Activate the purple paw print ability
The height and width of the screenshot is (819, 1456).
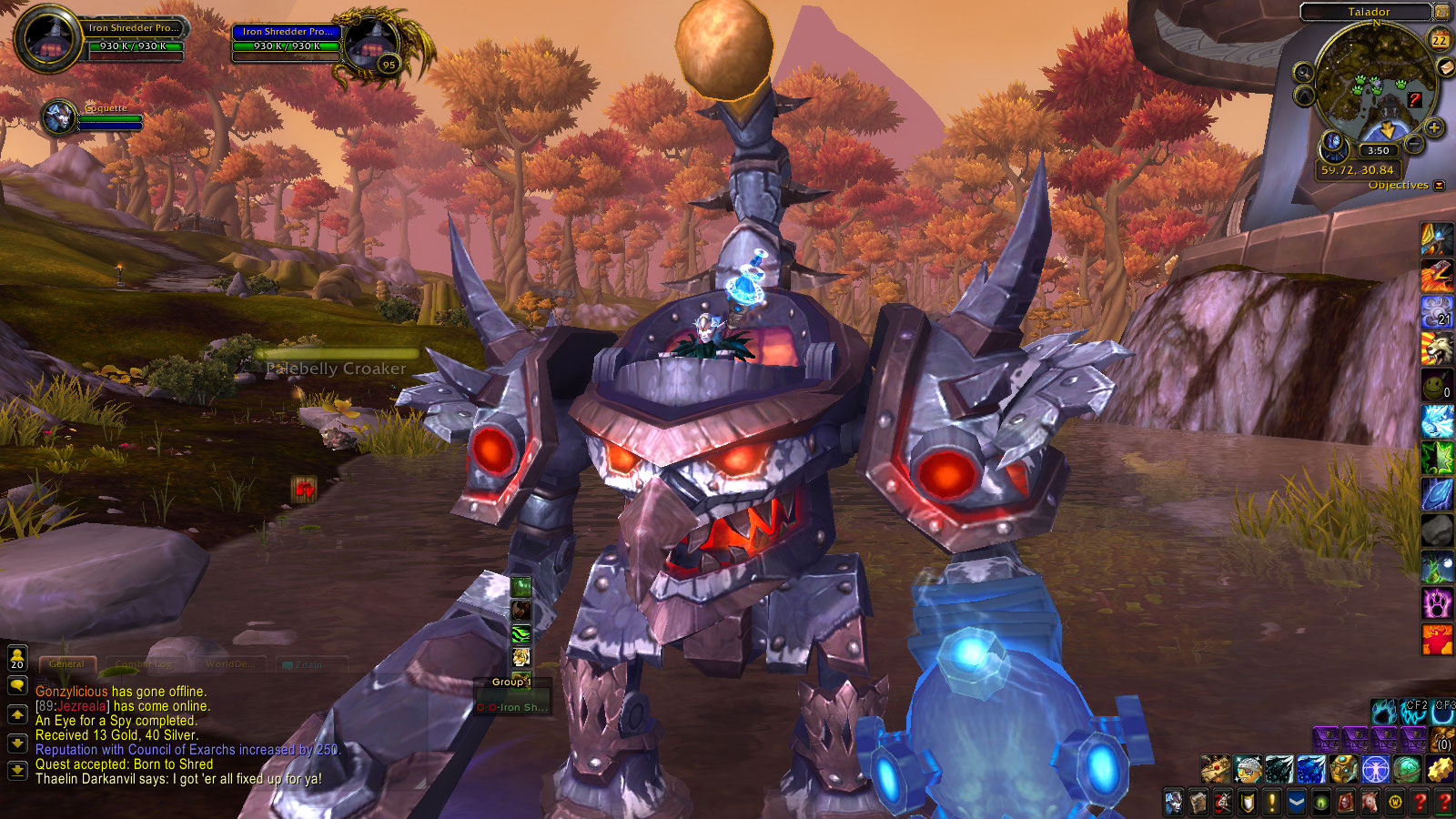coord(1437,602)
